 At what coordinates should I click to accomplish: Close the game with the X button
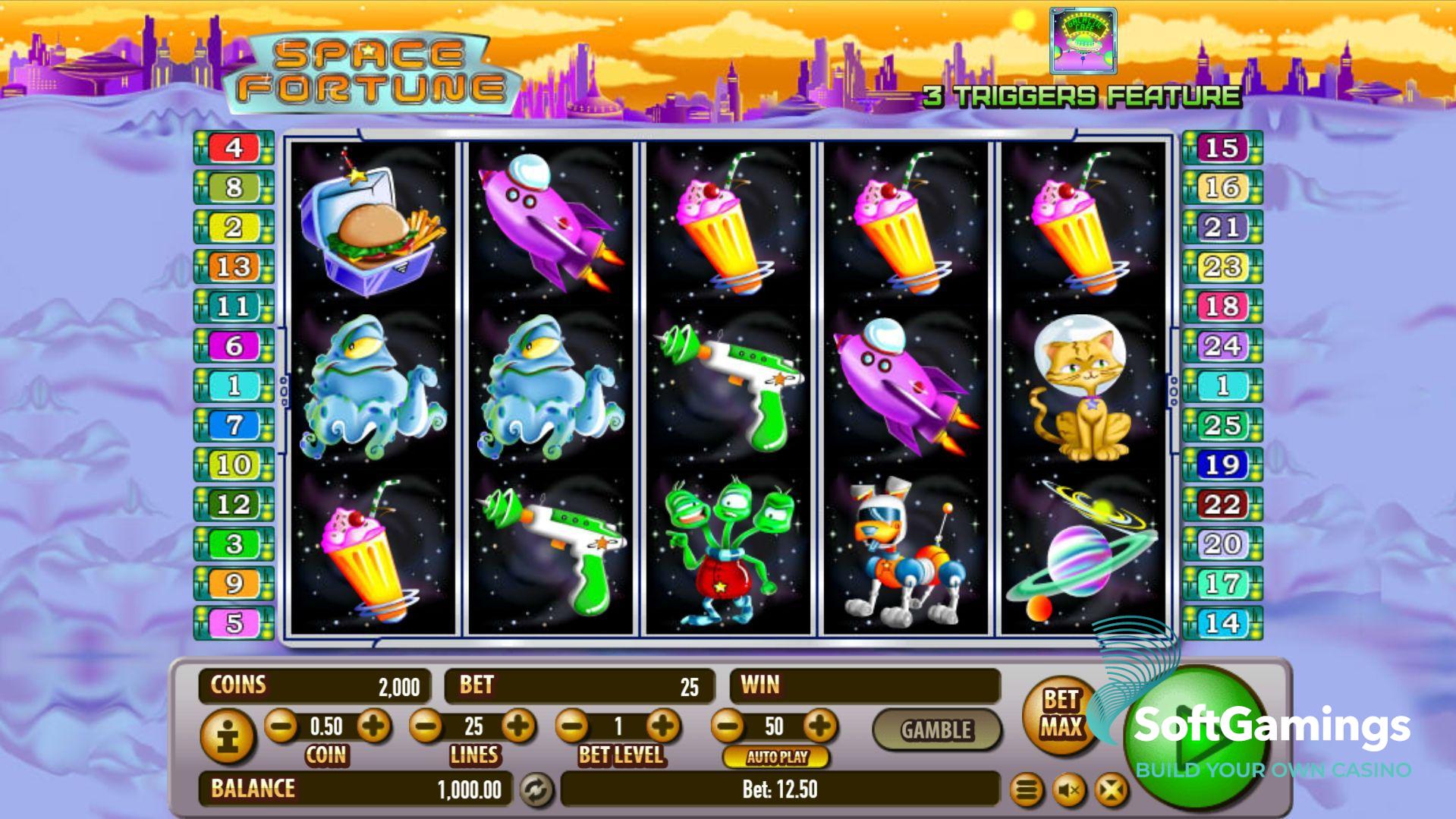click(x=1111, y=791)
